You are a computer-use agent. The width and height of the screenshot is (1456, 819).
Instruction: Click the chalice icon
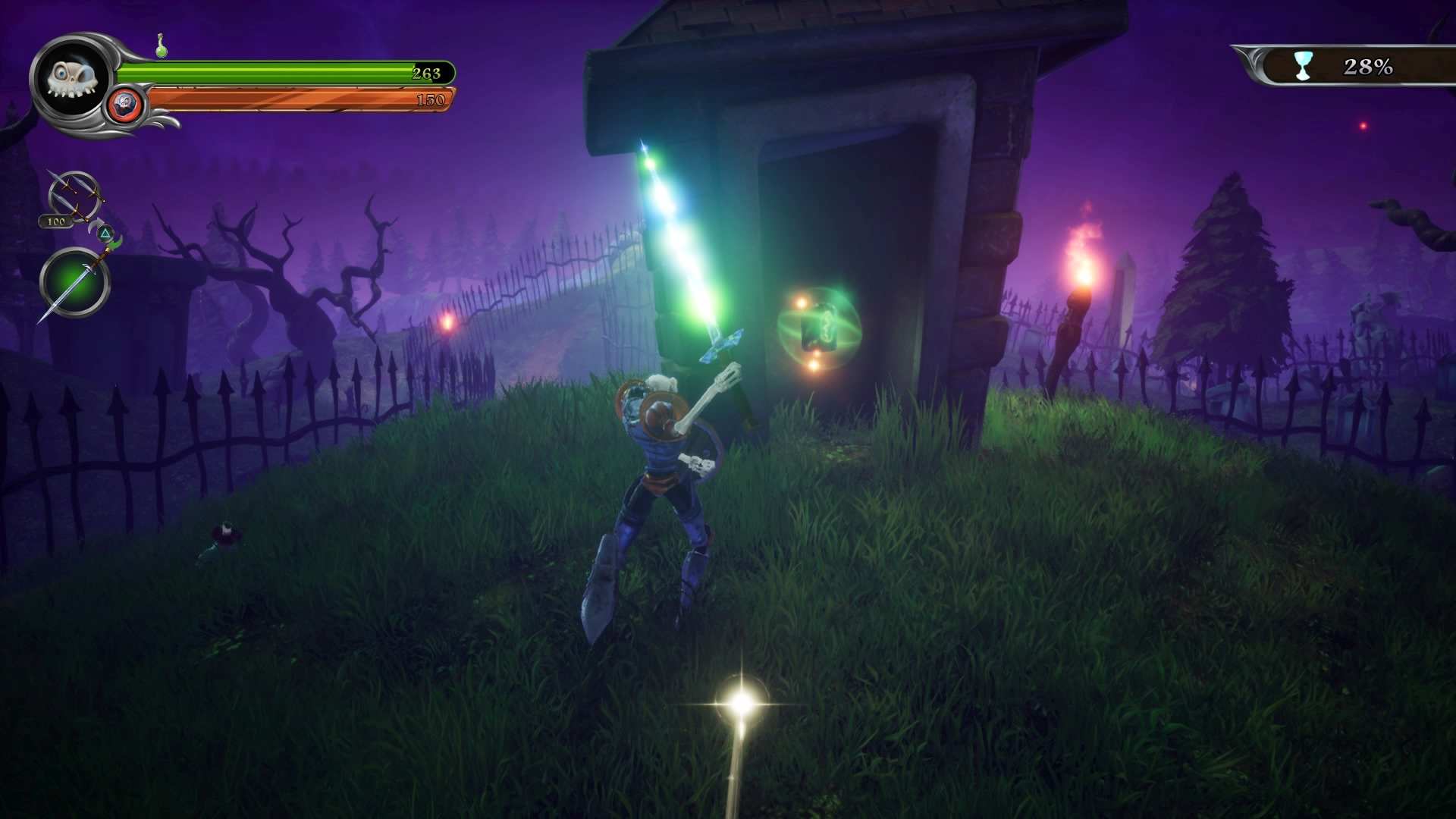[1303, 66]
